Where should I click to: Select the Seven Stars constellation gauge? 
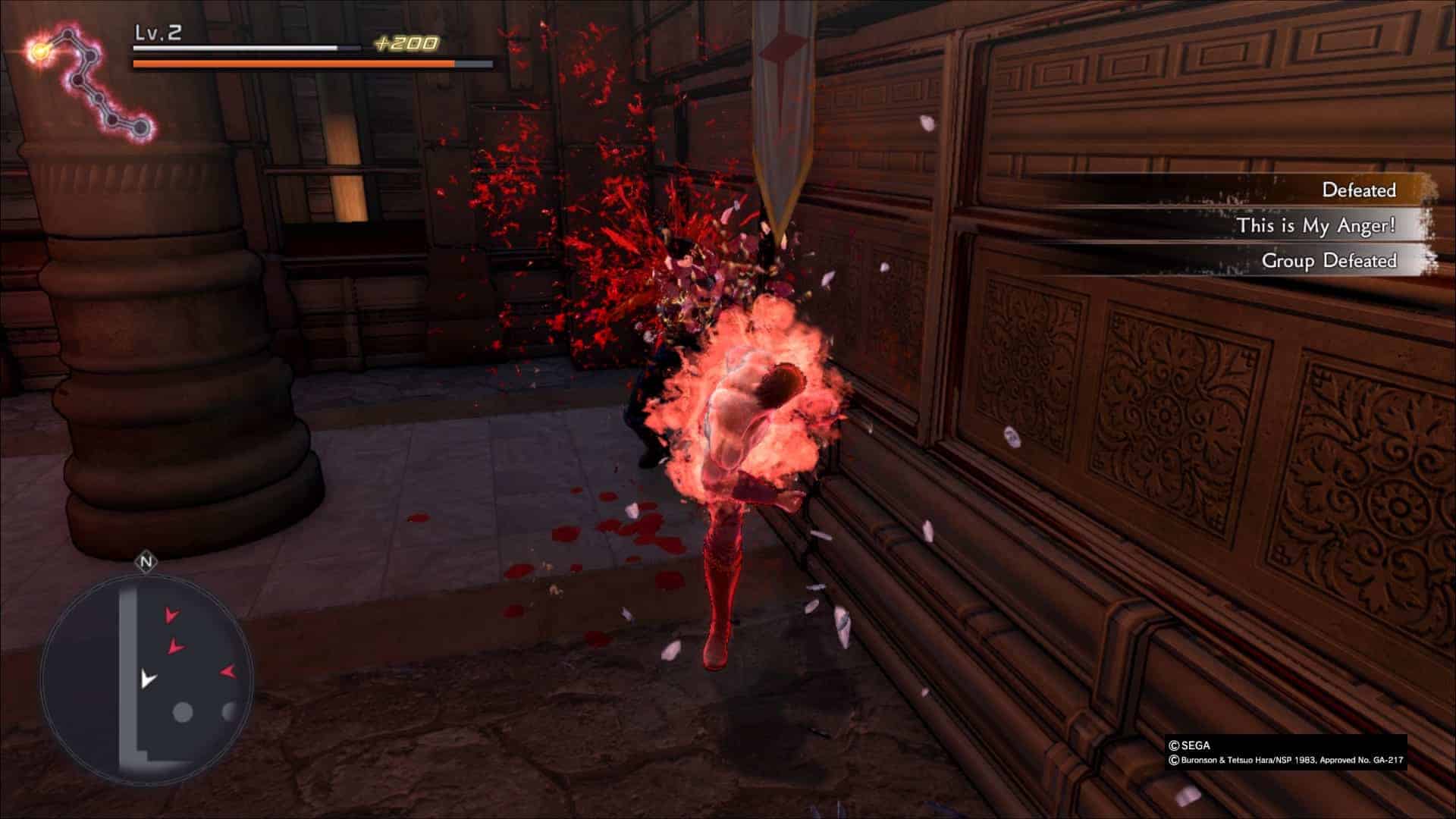[89, 83]
